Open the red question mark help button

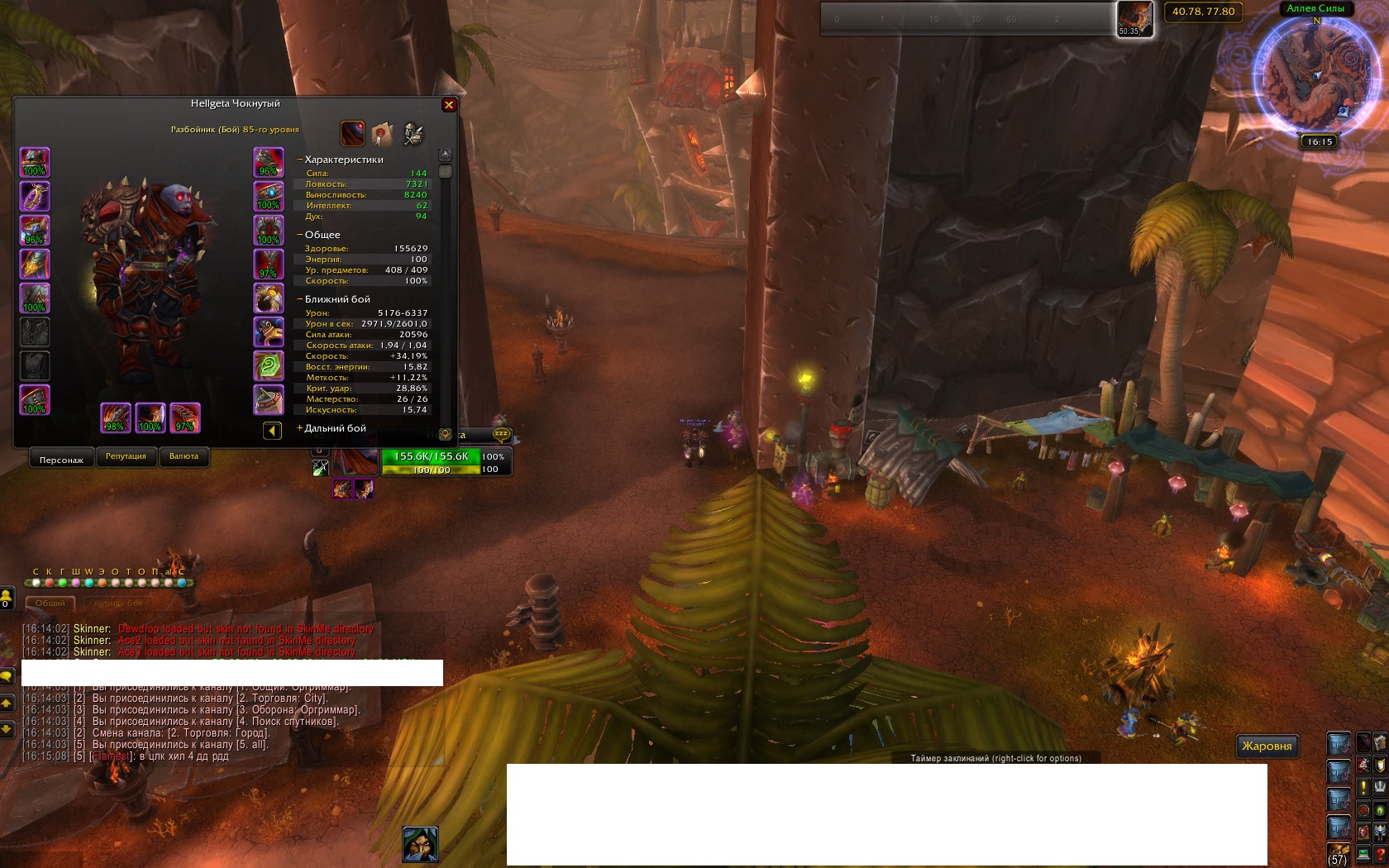pos(1380,853)
